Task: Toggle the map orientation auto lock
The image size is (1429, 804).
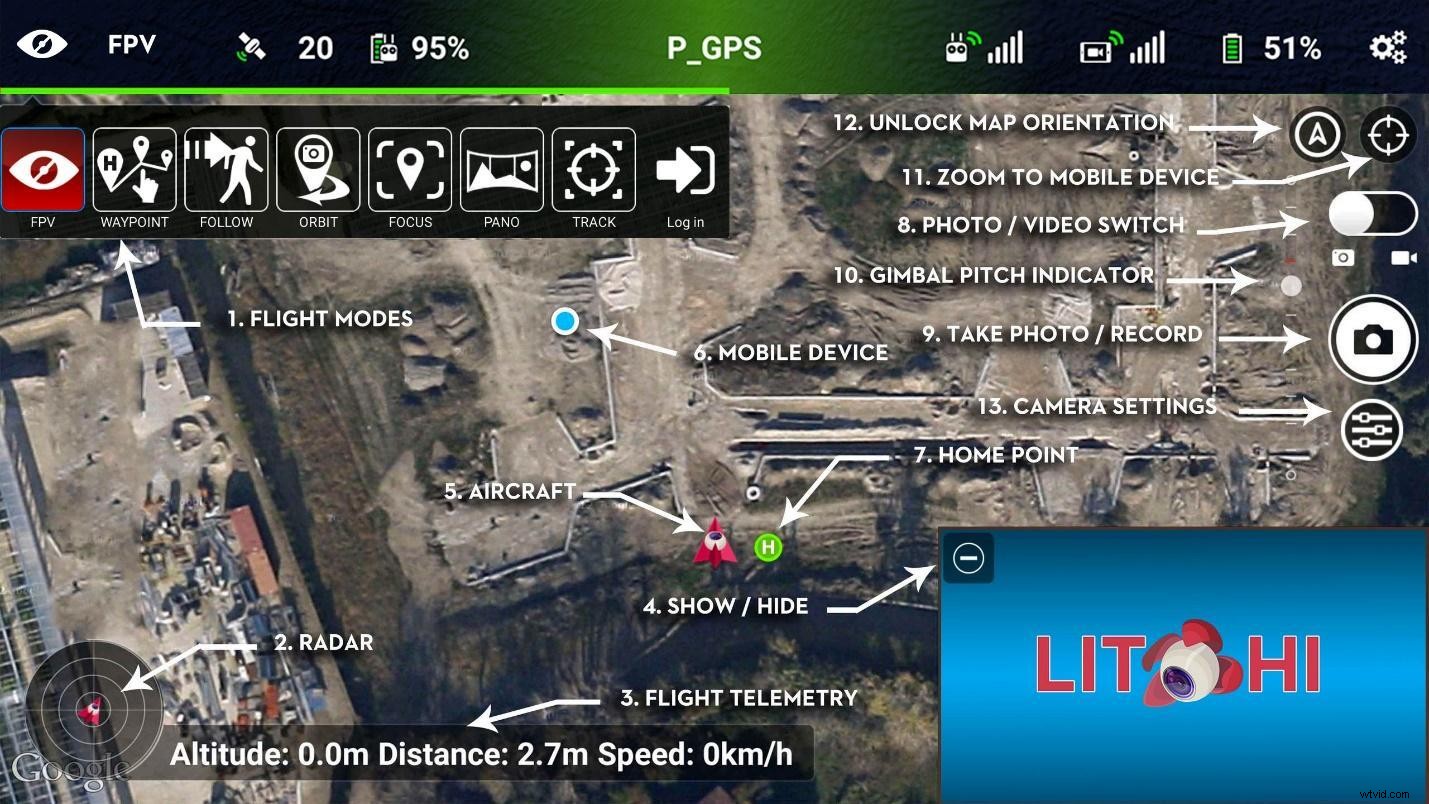Action: coord(1318,135)
